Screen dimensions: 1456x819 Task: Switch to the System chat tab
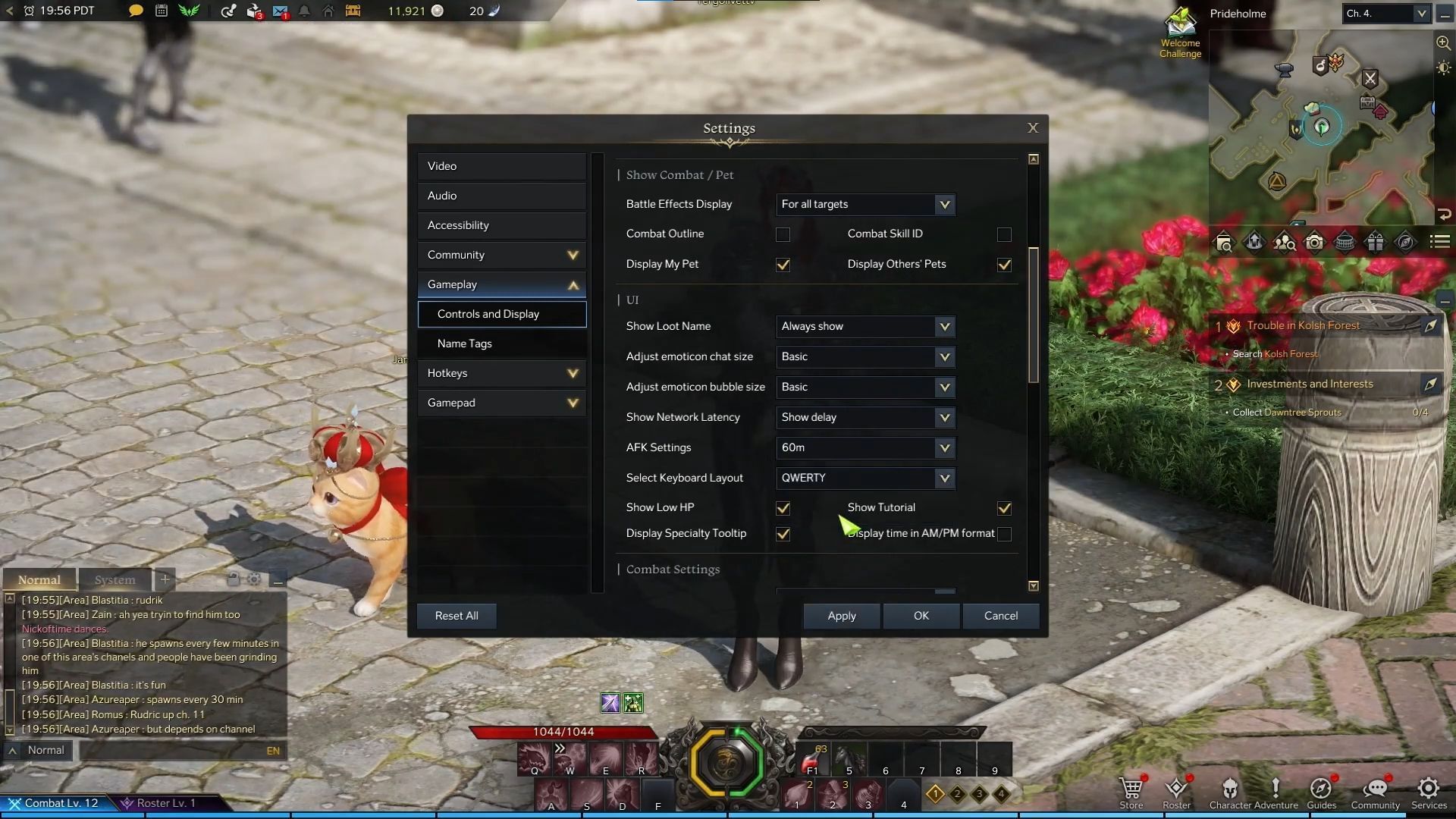(115, 579)
